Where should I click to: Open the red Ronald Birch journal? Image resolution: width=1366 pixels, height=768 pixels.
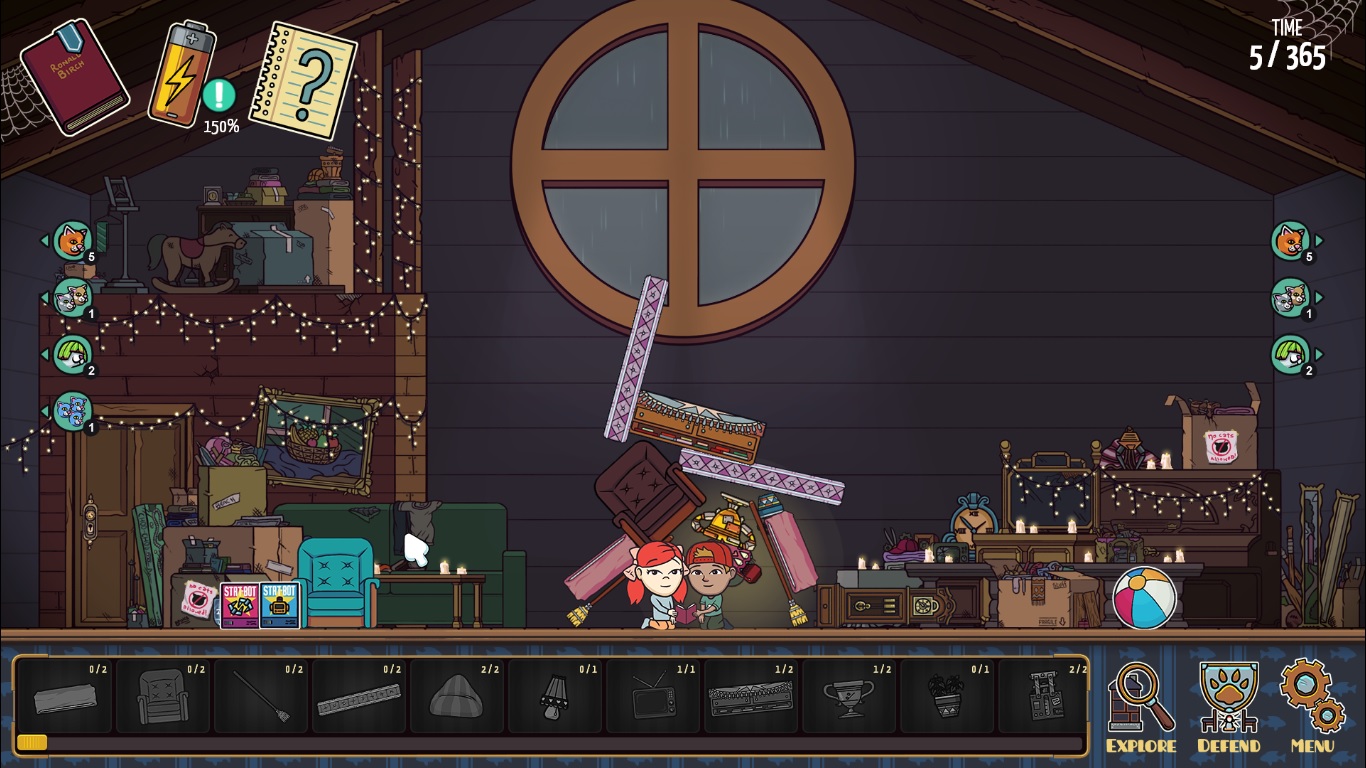point(74,78)
